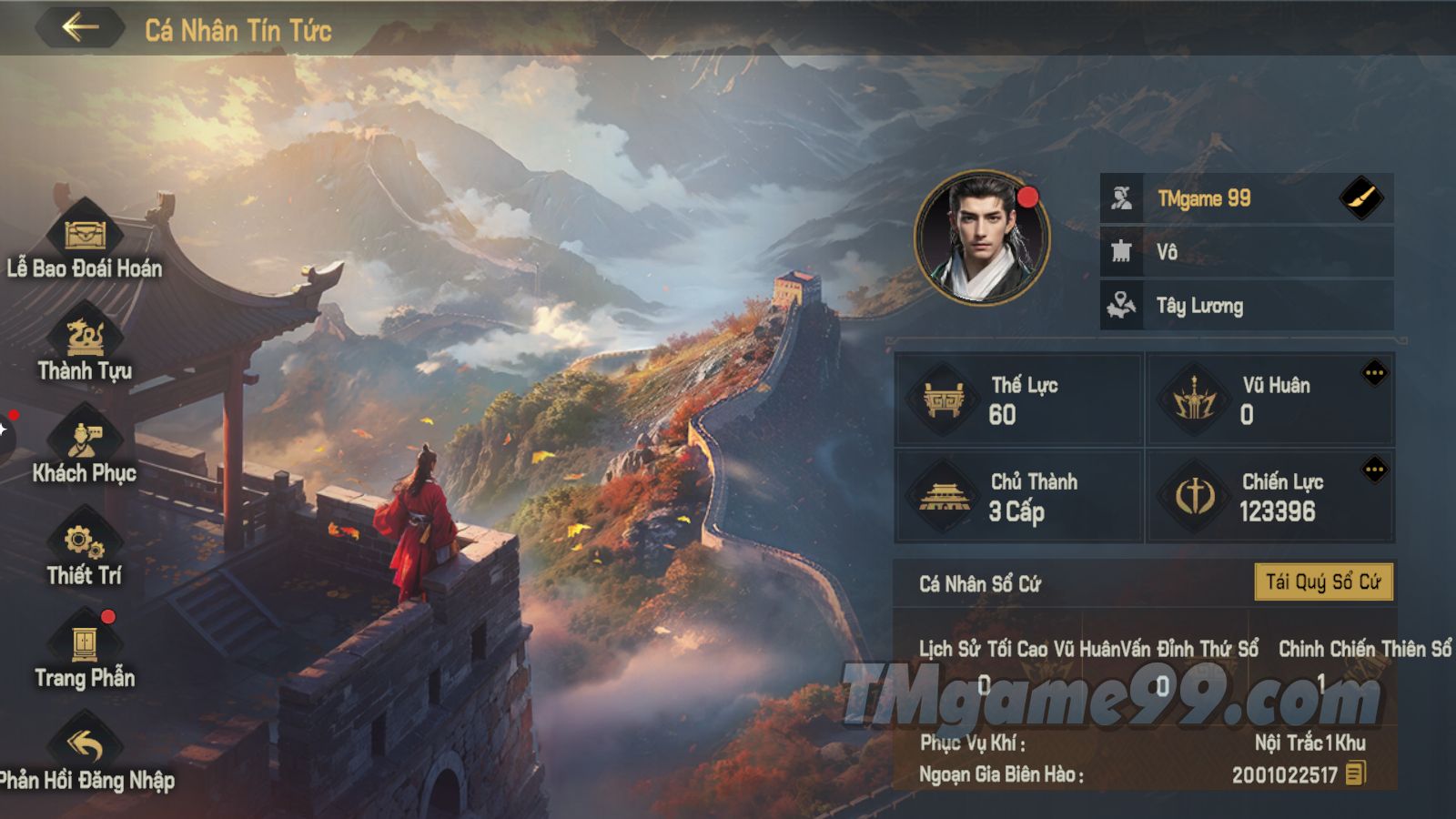Click the player avatar portrait
The width and height of the screenshot is (1456, 819).
(982, 238)
